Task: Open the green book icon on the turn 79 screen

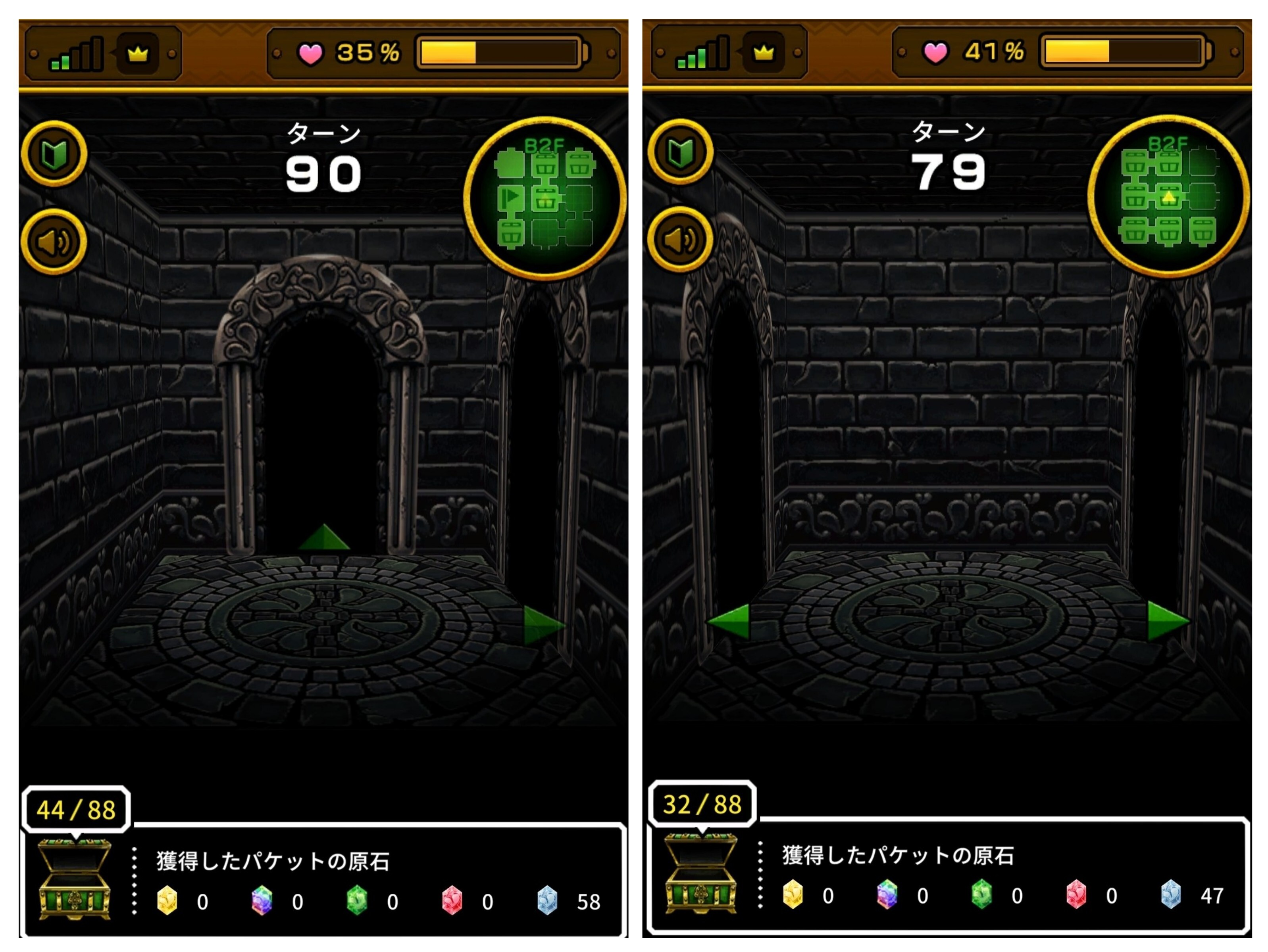Action: click(680, 152)
